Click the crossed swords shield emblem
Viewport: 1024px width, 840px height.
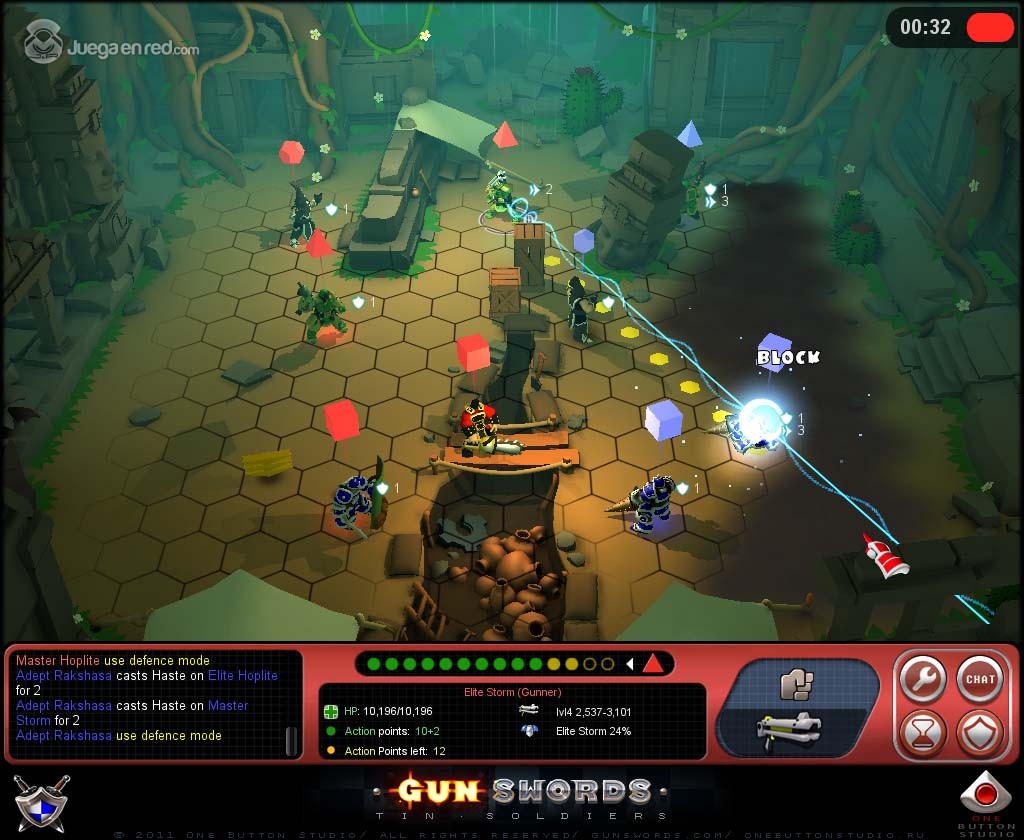[x=41, y=800]
